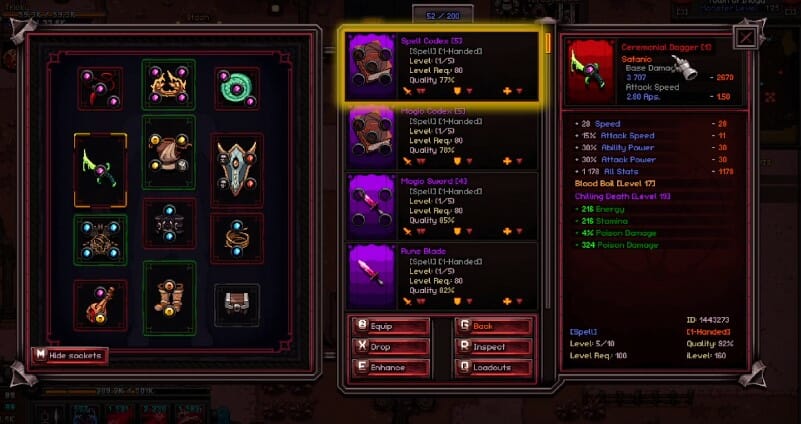
Task: Toggle the Hide sockets button
Action: (69, 355)
